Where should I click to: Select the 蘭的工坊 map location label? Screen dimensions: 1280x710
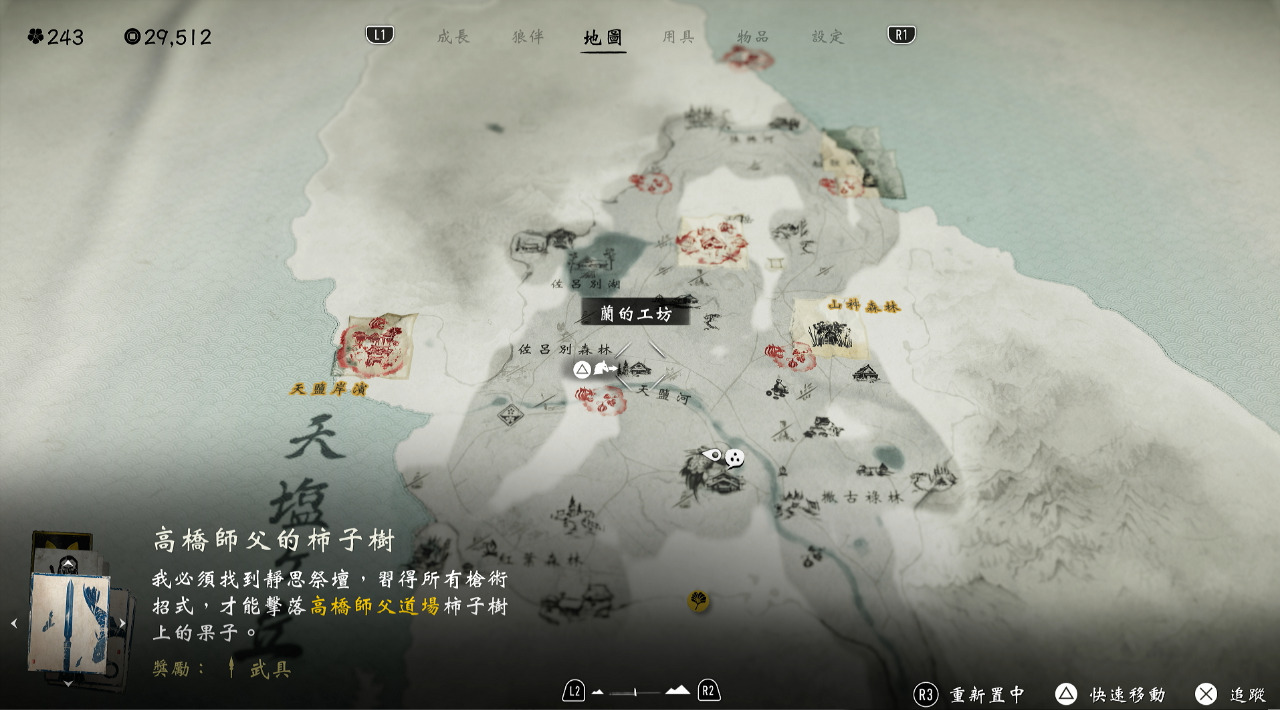pyautogui.click(x=636, y=314)
